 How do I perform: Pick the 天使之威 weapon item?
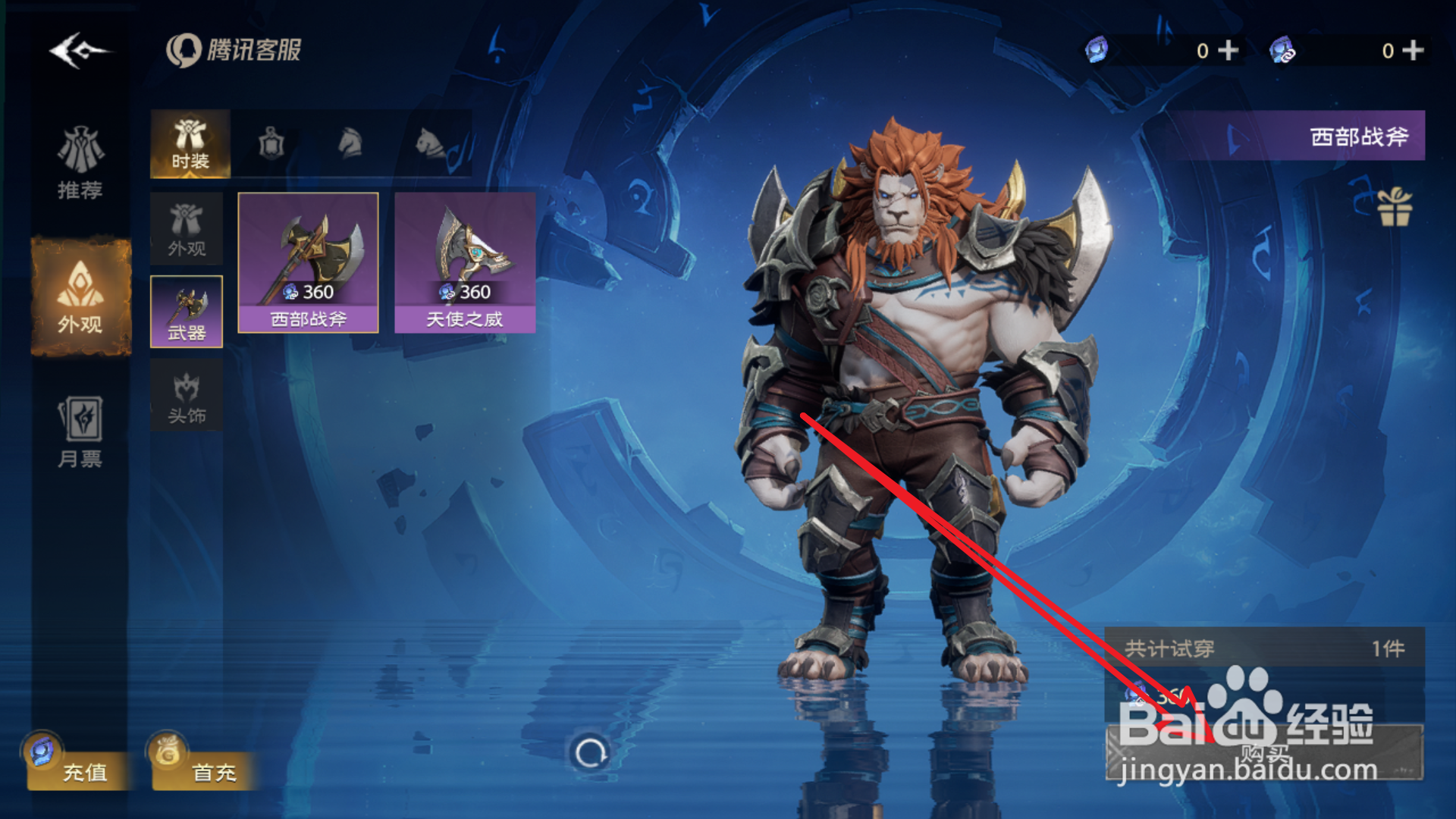coord(465,262)
